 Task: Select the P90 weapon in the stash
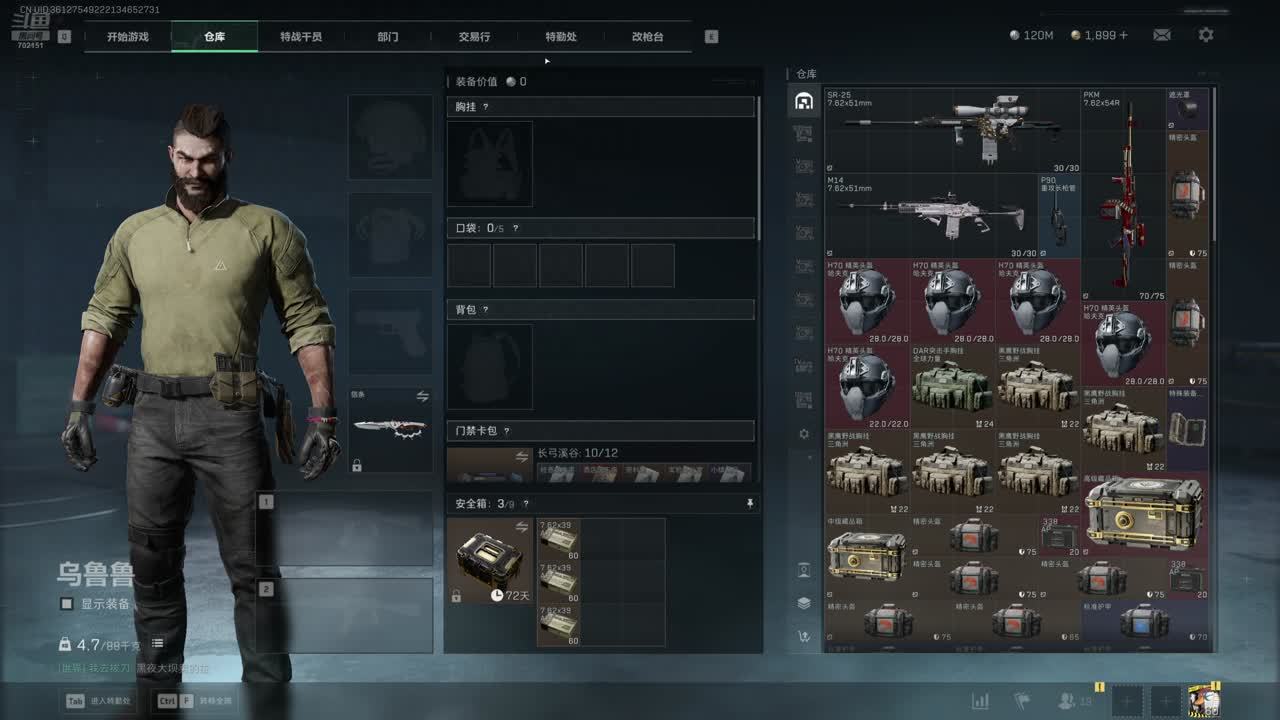pyautogui.click(x=1059, y=217)
